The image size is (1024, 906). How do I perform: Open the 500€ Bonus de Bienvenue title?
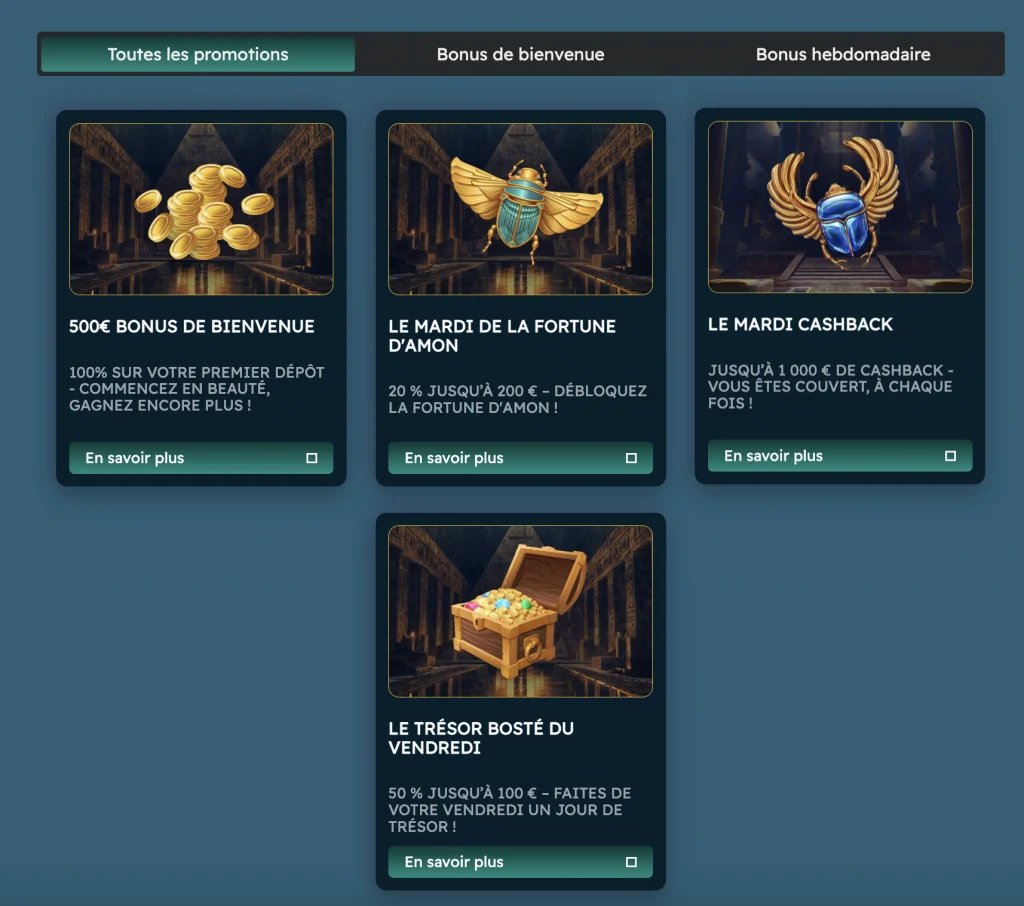tap(192, 326)
